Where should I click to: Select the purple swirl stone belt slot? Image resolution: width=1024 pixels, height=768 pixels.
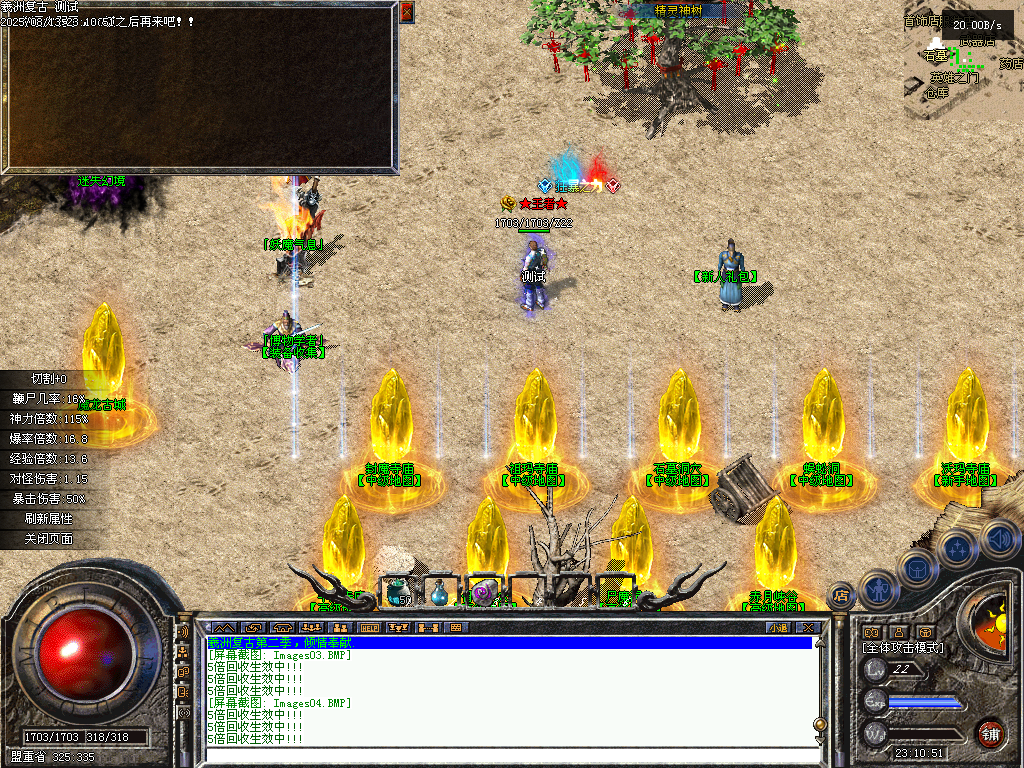(x=483, y=593)
